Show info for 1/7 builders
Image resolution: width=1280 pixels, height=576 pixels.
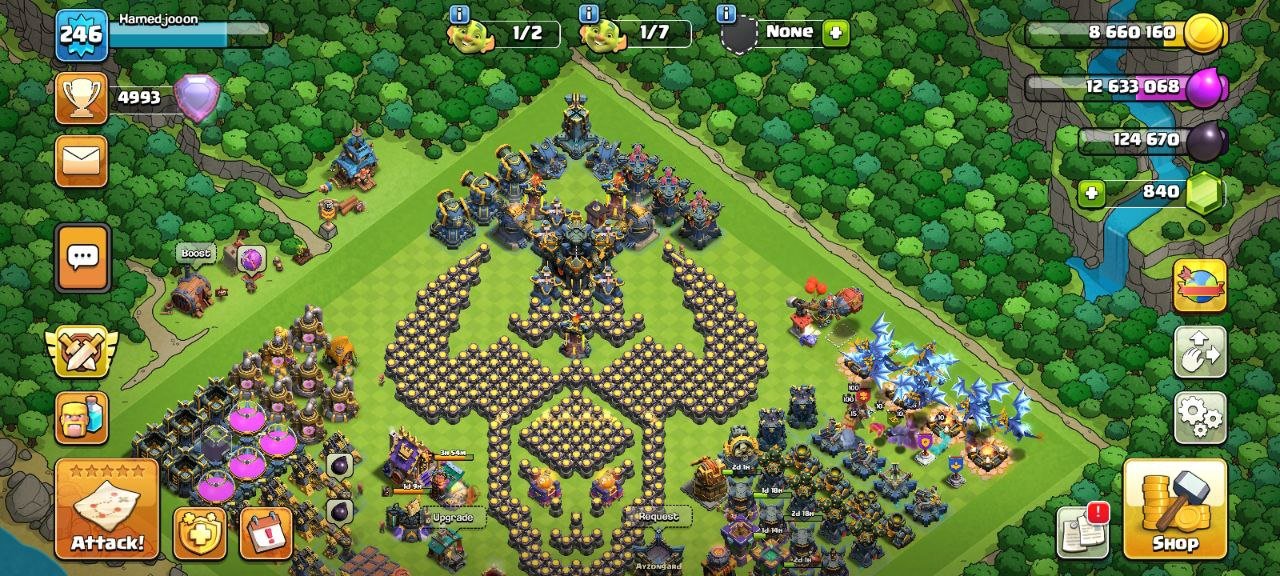pyautogui.click(x=589, y=14)
